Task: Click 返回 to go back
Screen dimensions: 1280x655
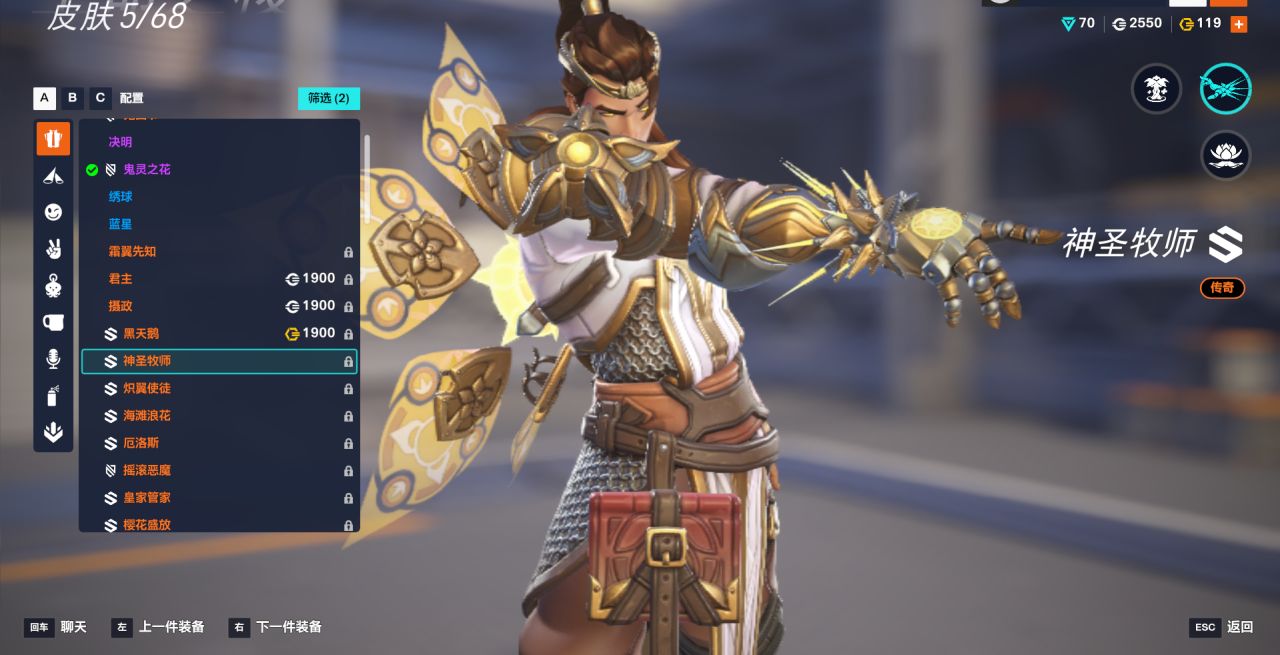Action: pos(1240,627)
